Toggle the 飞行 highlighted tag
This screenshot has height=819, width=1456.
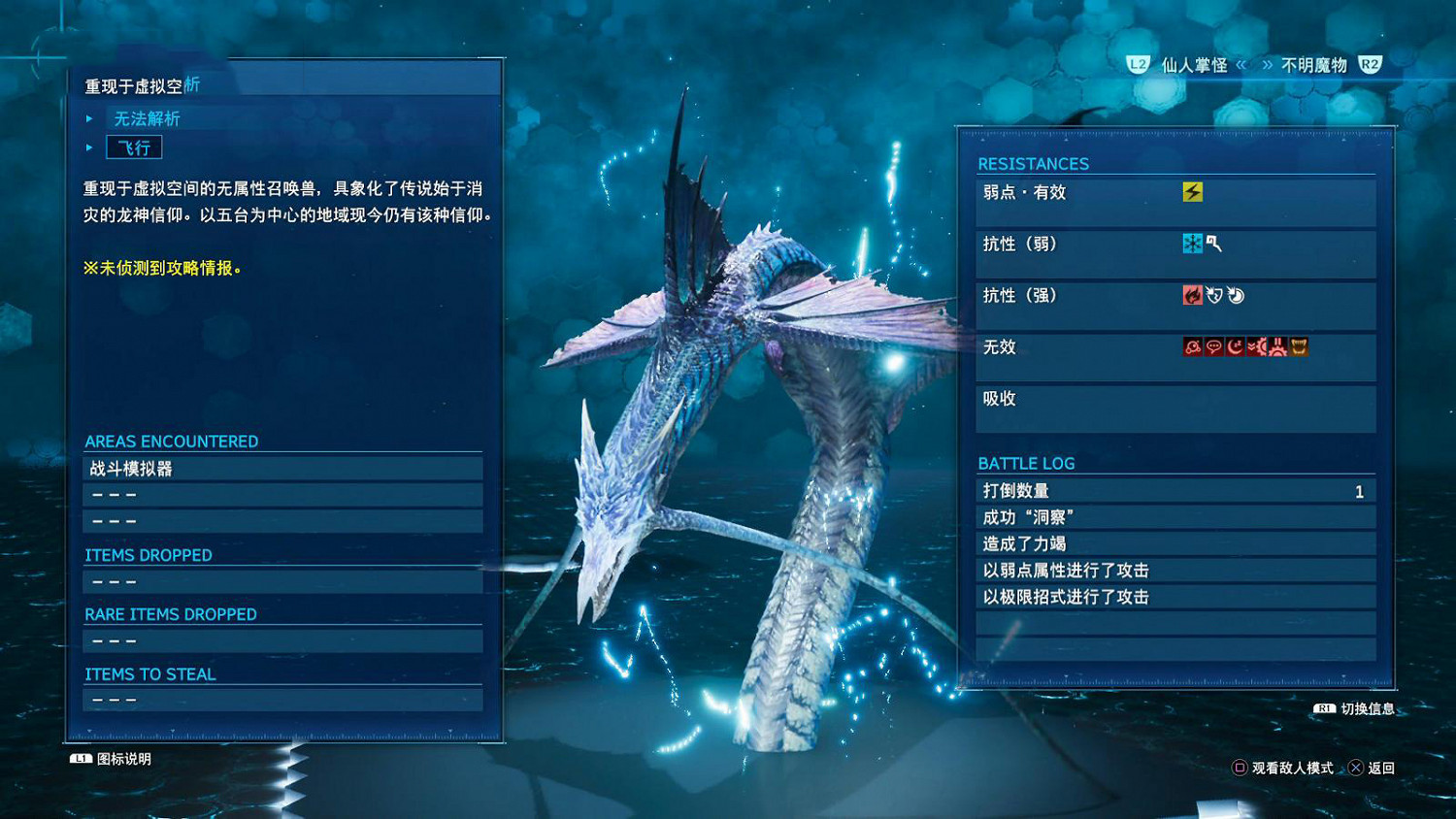point(133,147)
